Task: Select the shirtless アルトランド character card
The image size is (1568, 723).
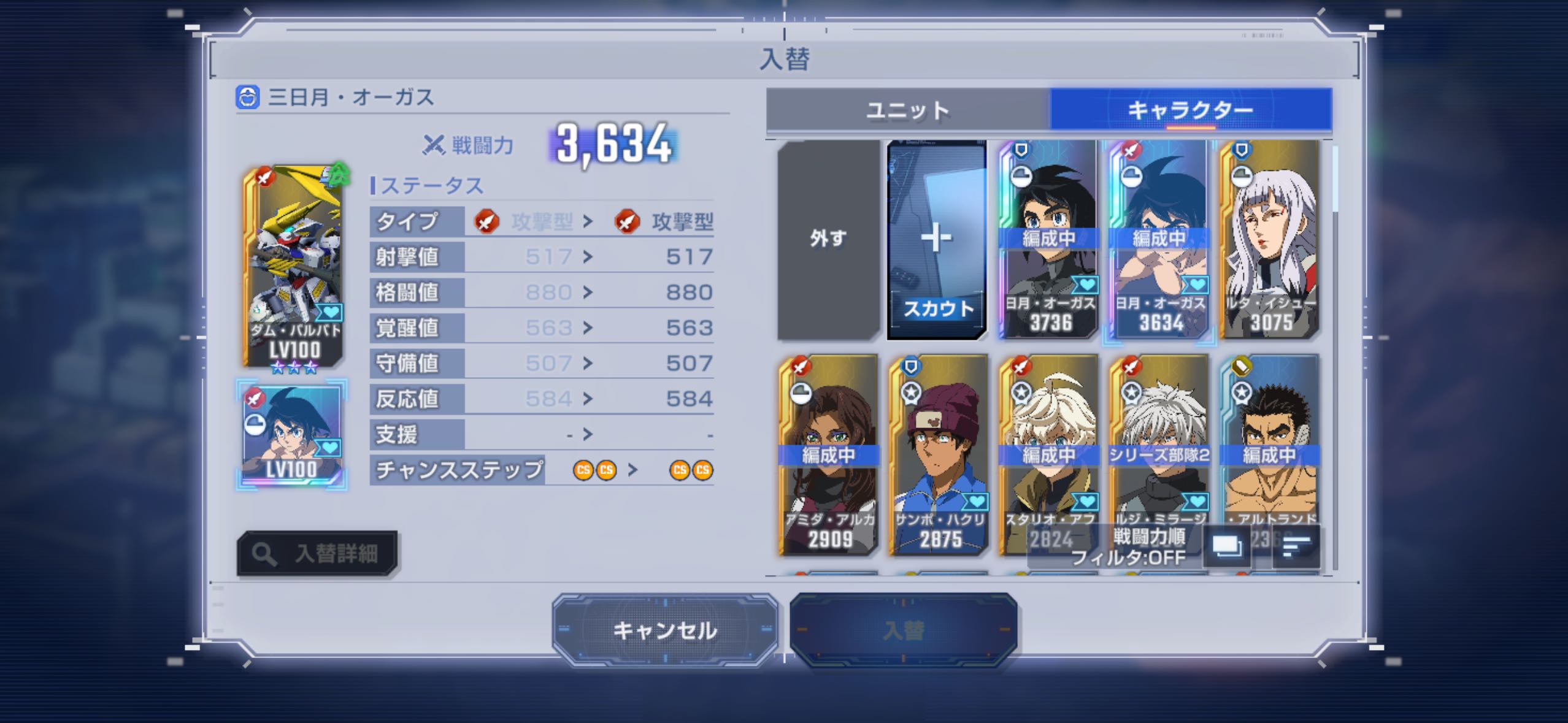Action: [x=1270, y=442]
